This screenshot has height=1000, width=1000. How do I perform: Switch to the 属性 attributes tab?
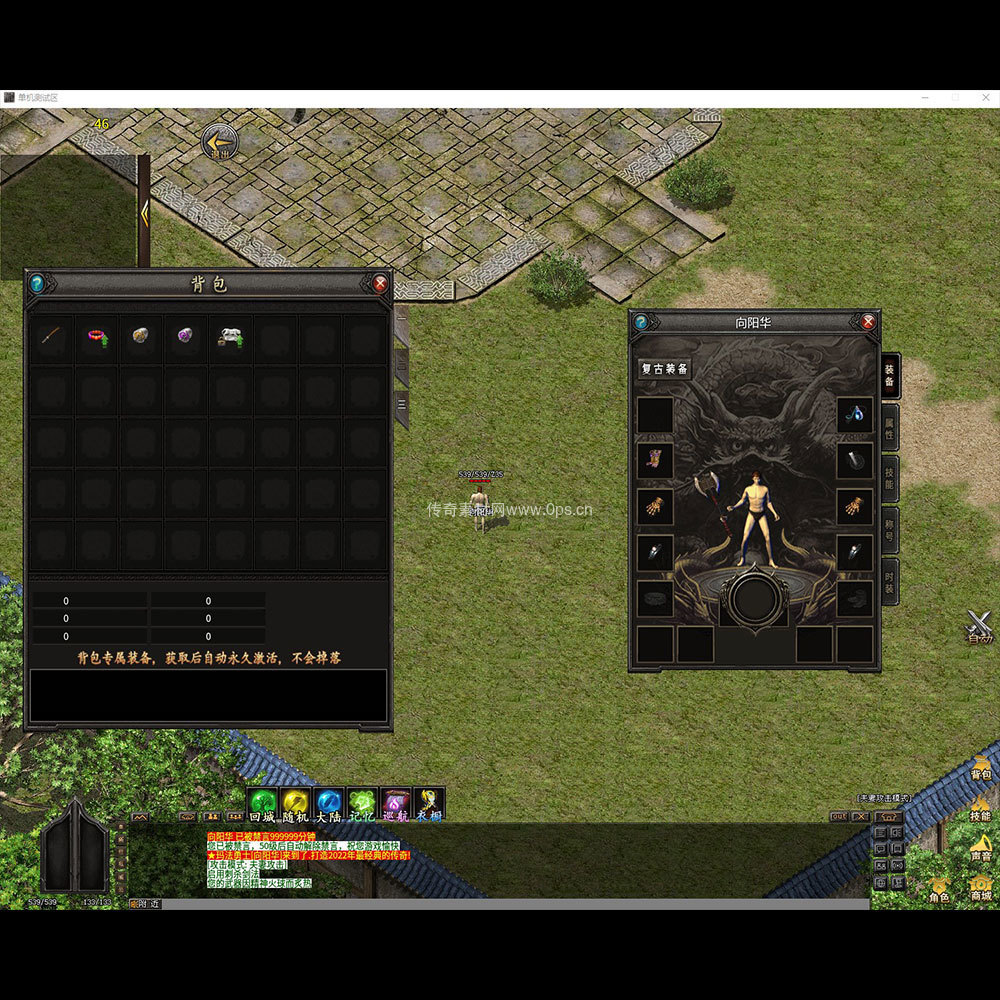pyautogui.click(x=889, y=429)
